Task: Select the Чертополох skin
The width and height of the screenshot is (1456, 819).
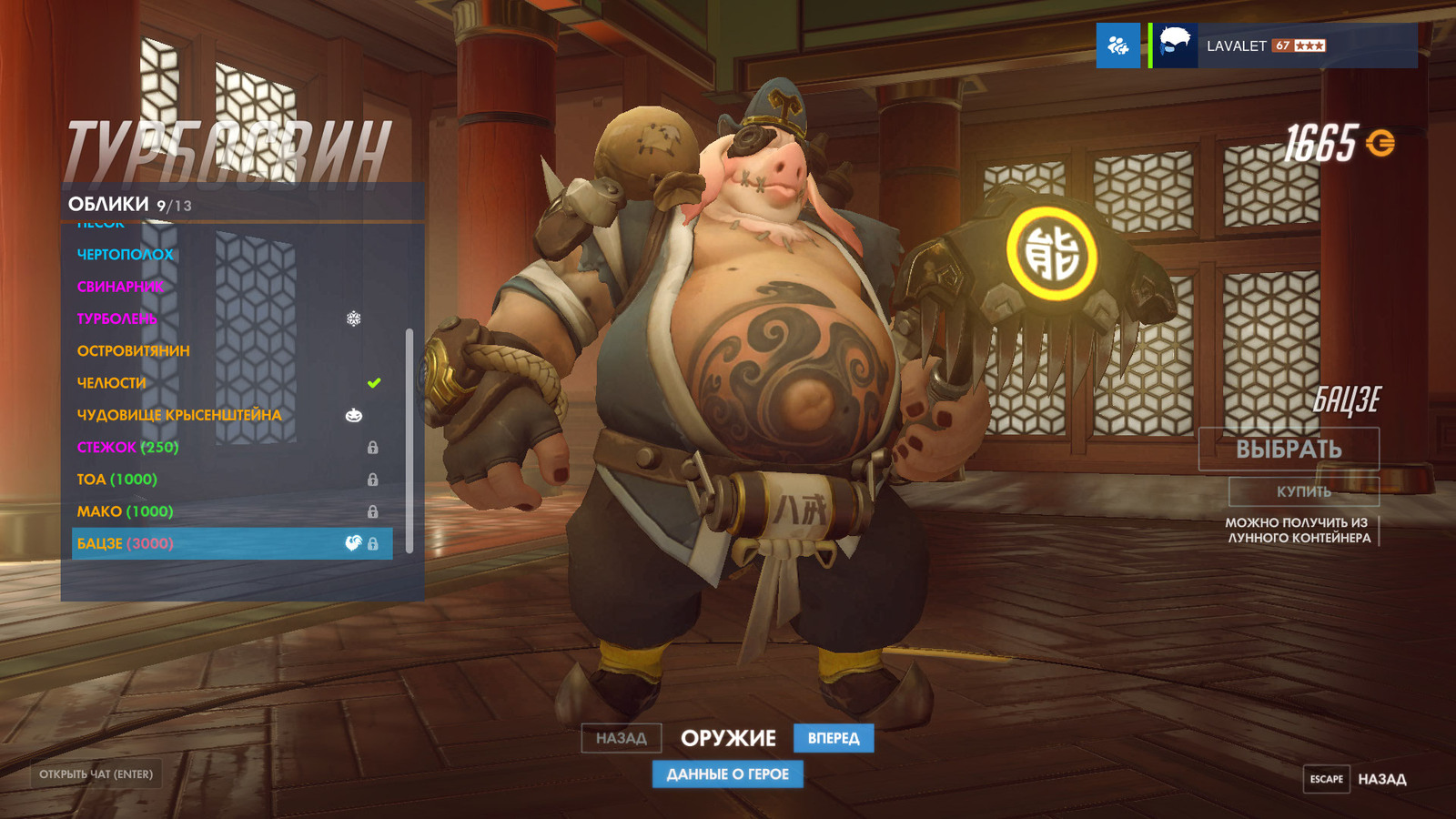Action: pos(125,255)
